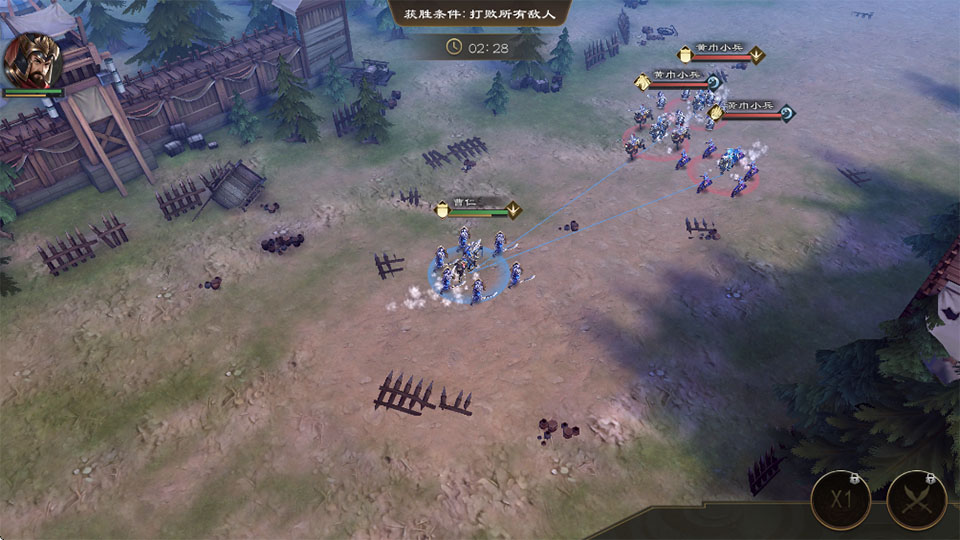960x540 pixels.
Task: Toggle the X1 battle speed button
Action: point(839,499)
